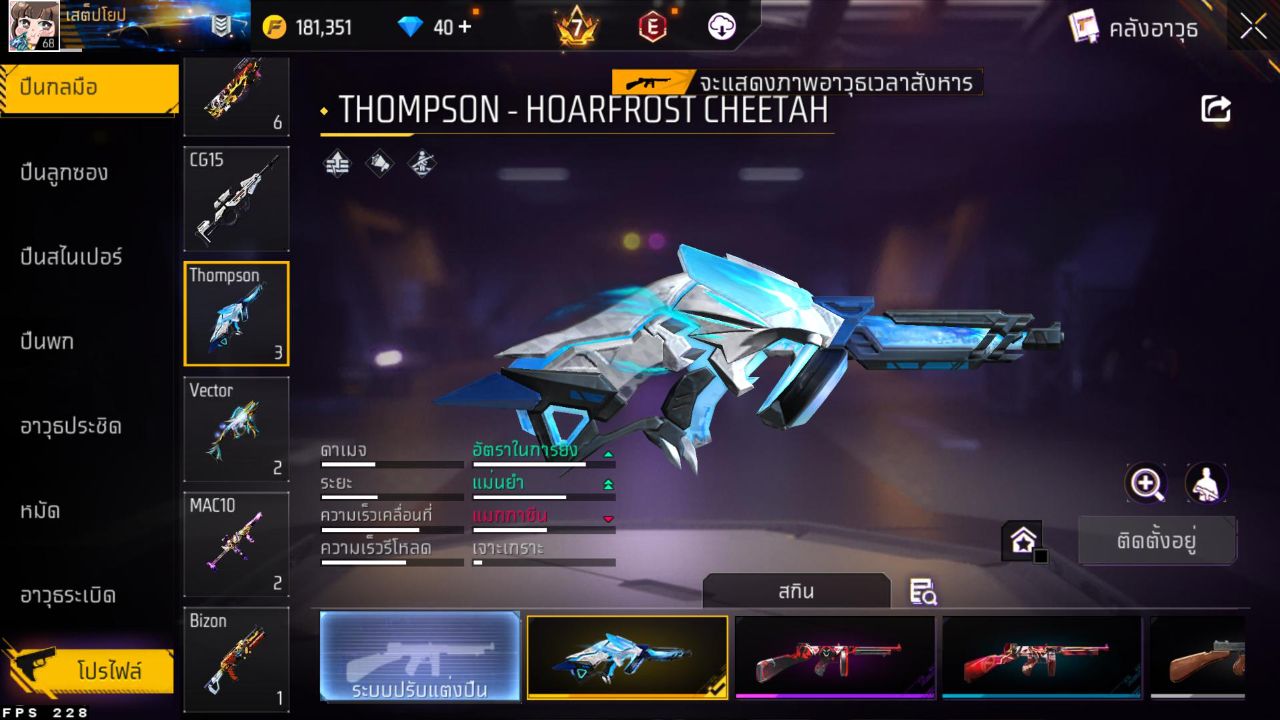Select the rank badge showing level 7

(573, 27)
